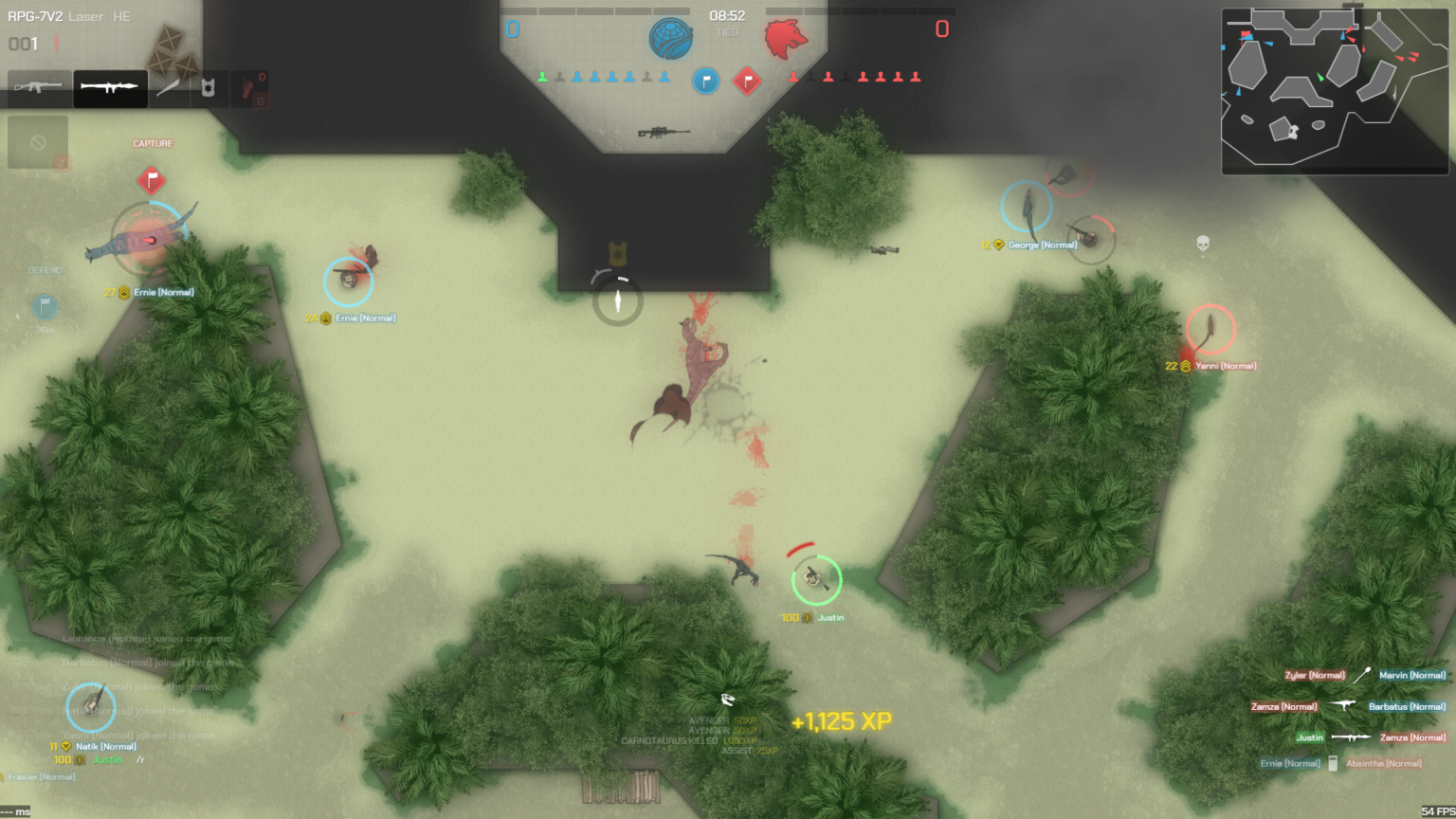Click the blue globe faction emblem
Viewport: 1456px width, 819px height.
[x=672, y=38]
